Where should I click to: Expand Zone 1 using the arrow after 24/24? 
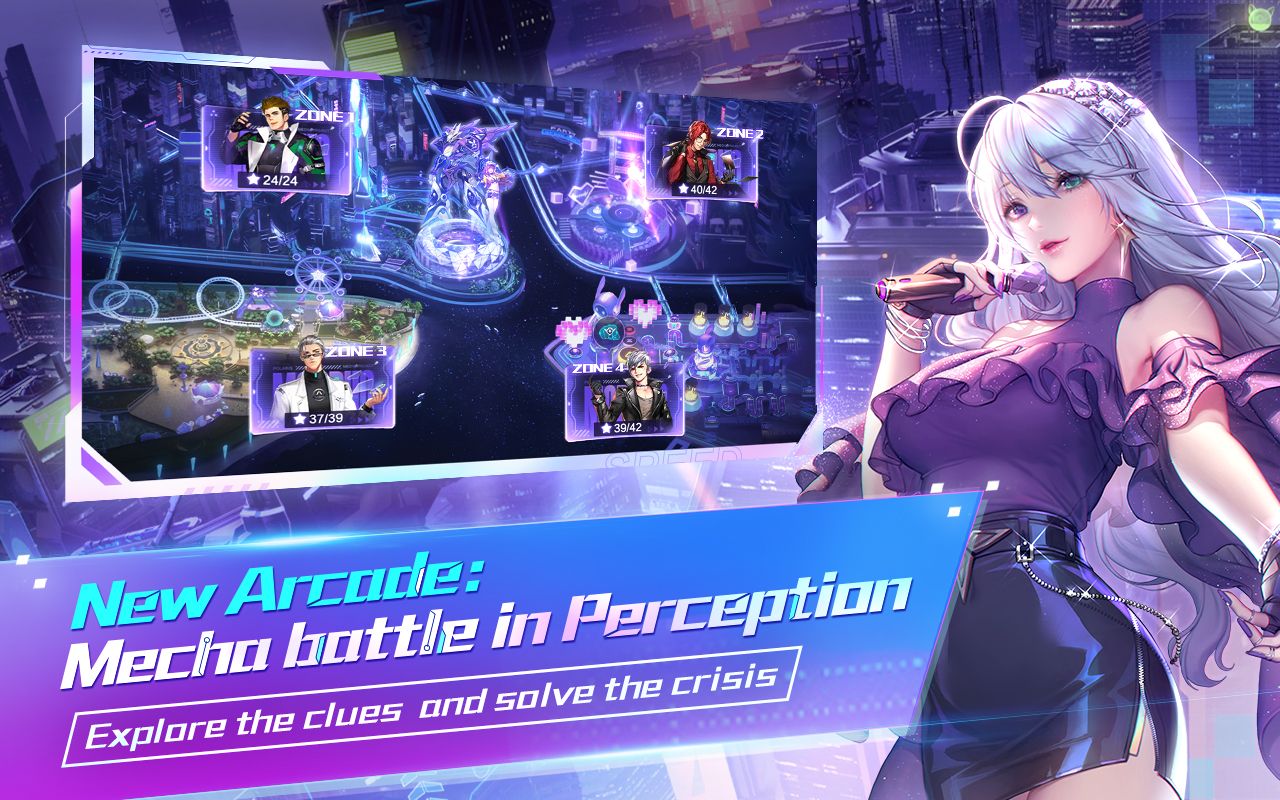[x=315, y=183]
